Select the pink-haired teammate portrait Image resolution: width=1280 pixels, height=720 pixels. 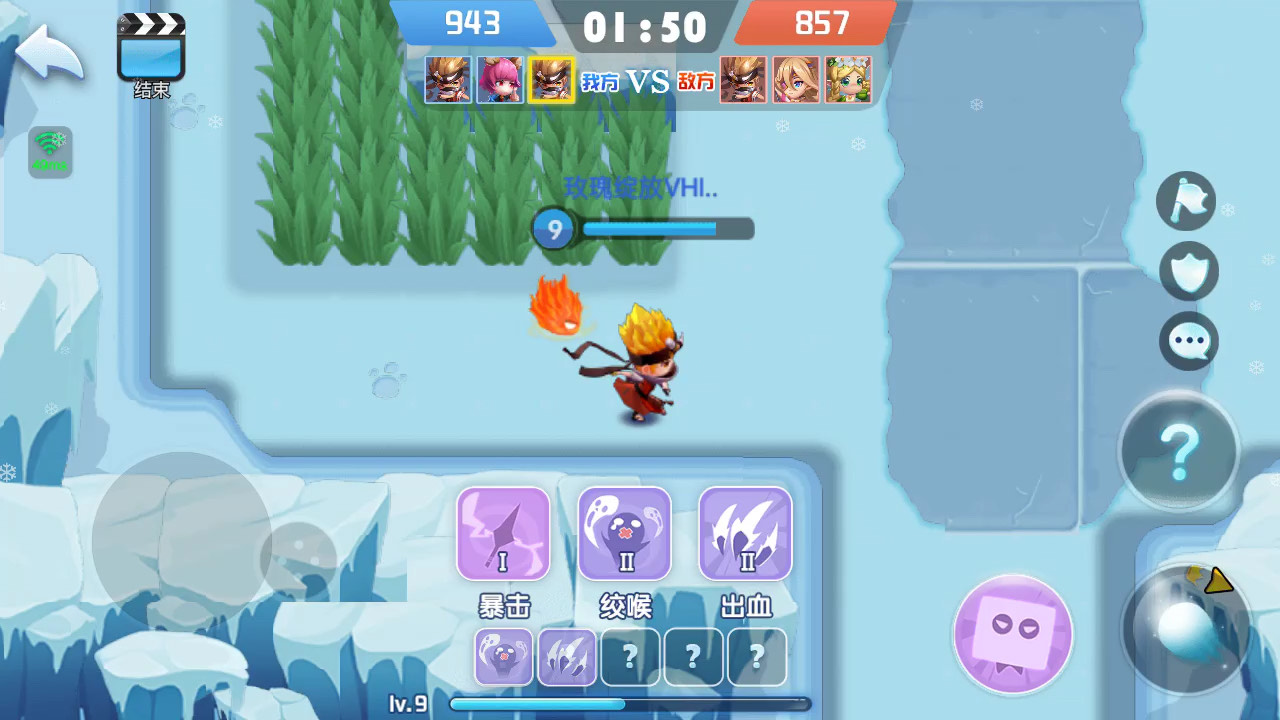pos(500,80)
